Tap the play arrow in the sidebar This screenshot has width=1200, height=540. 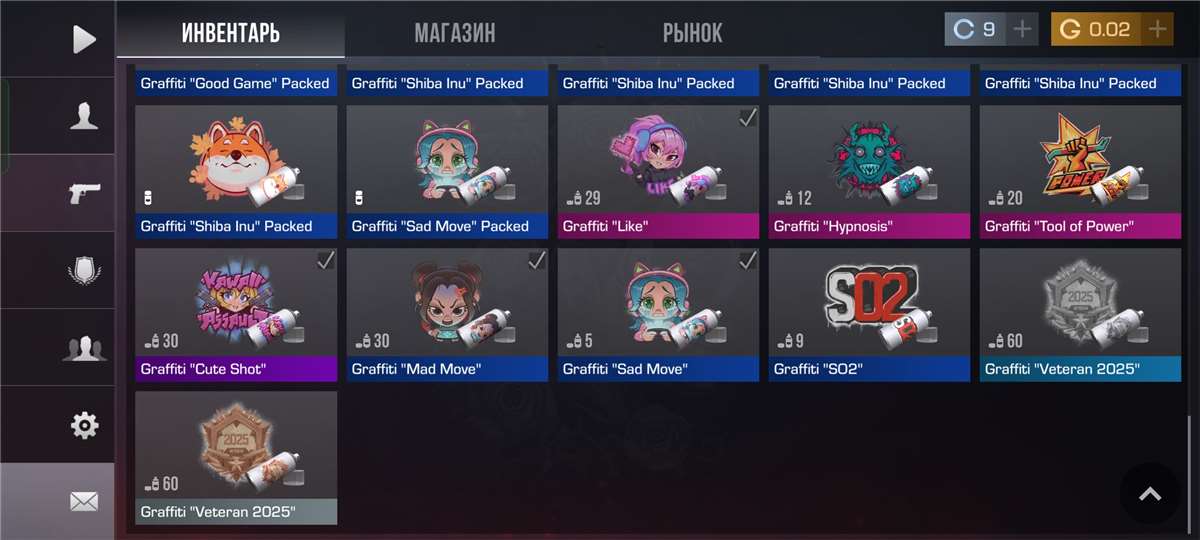point(84,39)
